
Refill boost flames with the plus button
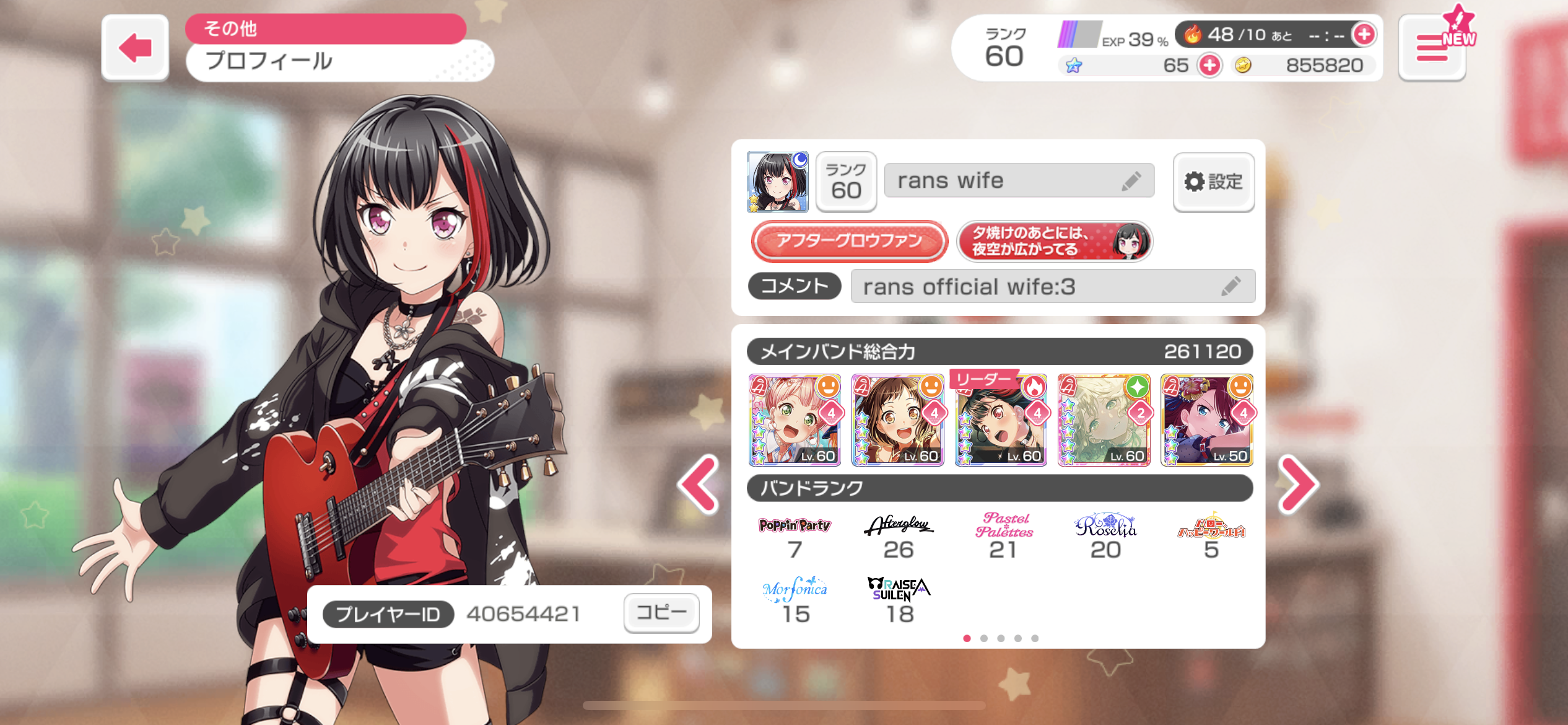click(1363, 34)
